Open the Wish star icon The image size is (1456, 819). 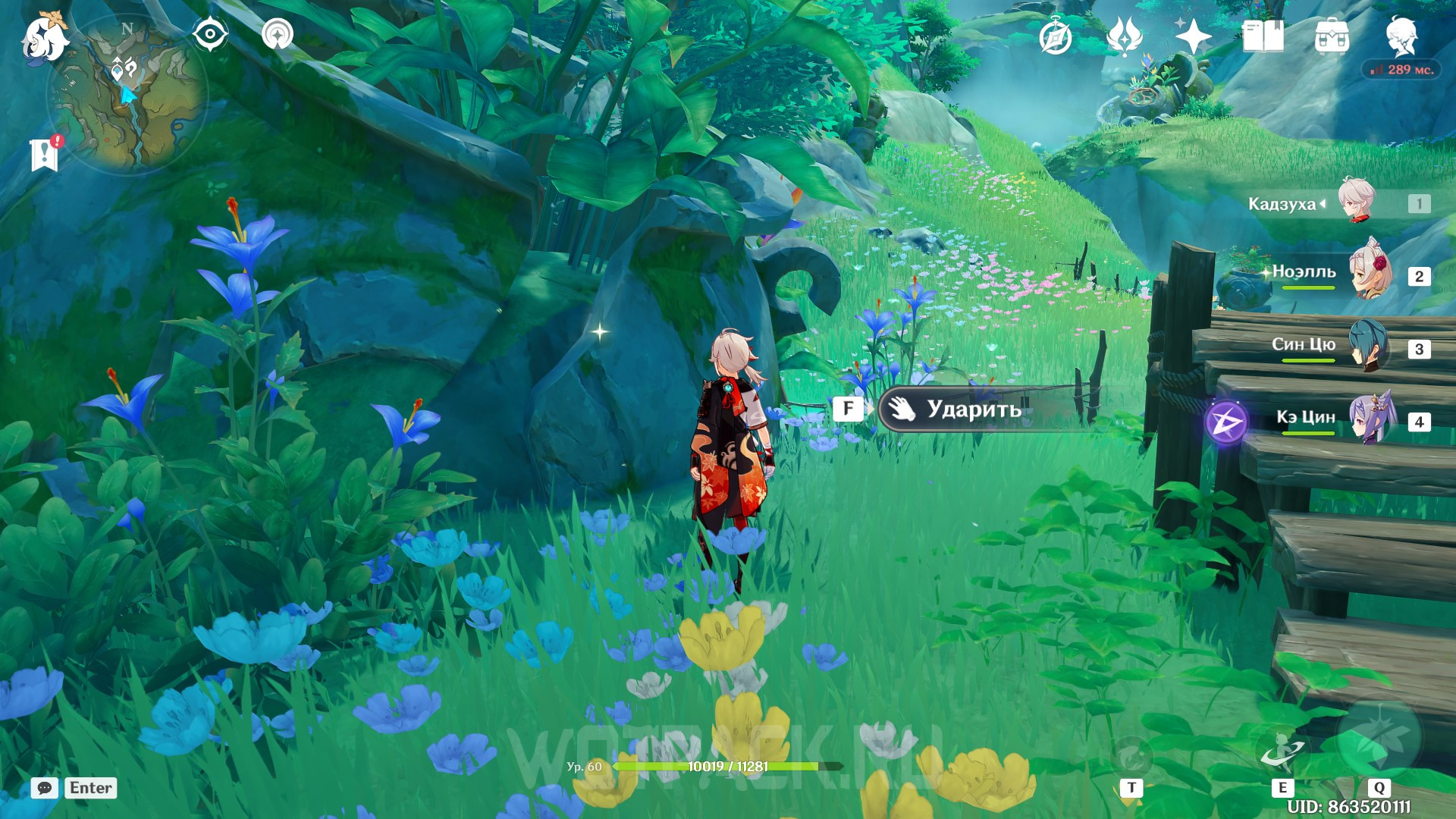point(1193,36)
